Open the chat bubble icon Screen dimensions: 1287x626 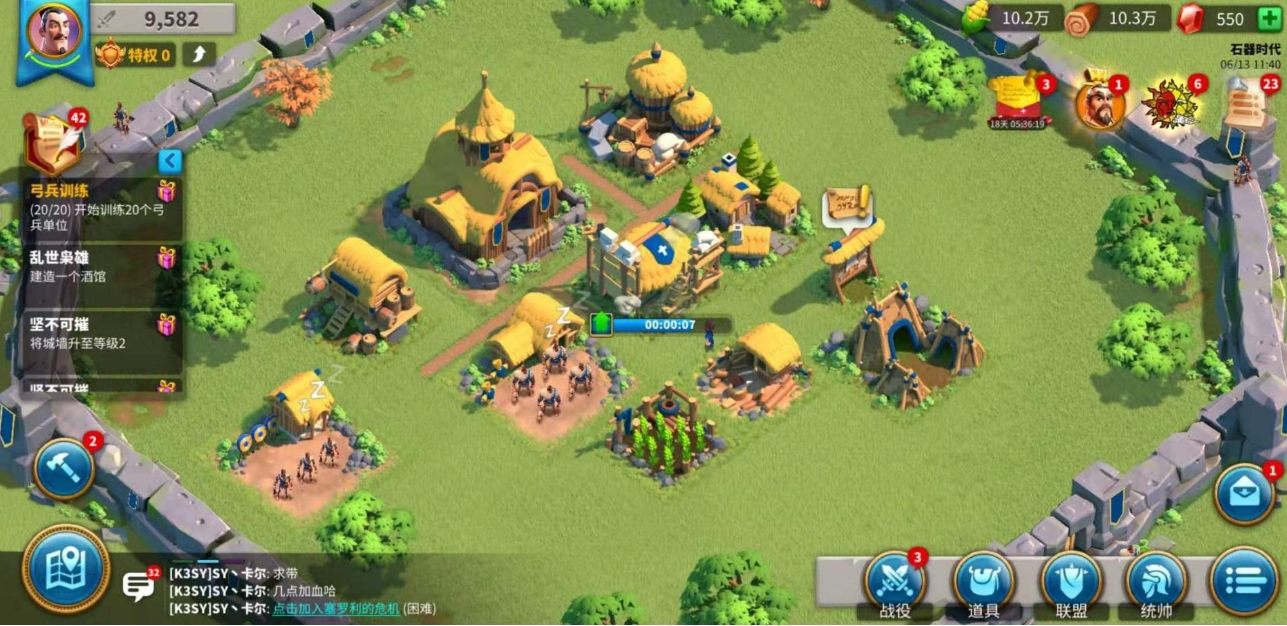[x=138, y=585]
